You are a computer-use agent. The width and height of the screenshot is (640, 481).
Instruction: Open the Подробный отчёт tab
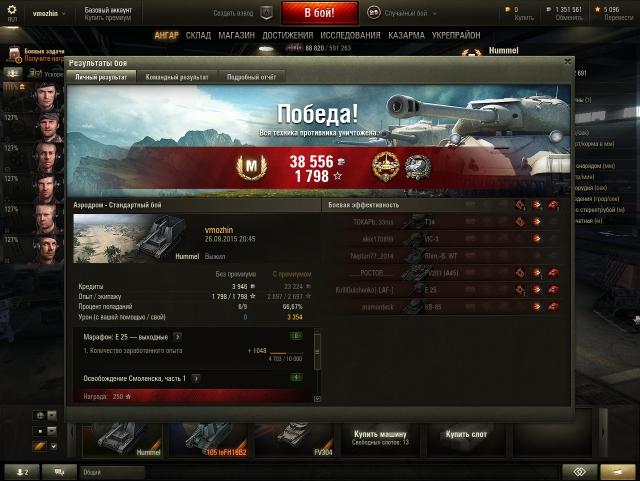[x=250, y=76]
